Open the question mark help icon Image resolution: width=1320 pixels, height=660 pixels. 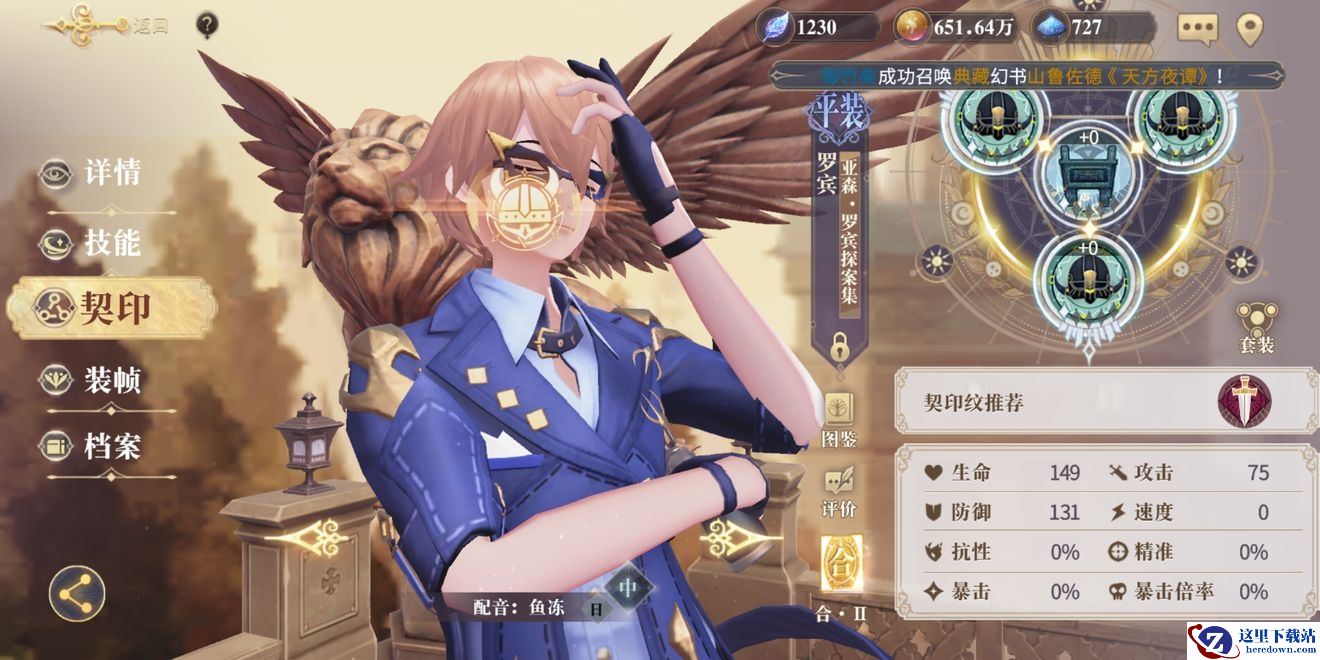click(207, 24)
